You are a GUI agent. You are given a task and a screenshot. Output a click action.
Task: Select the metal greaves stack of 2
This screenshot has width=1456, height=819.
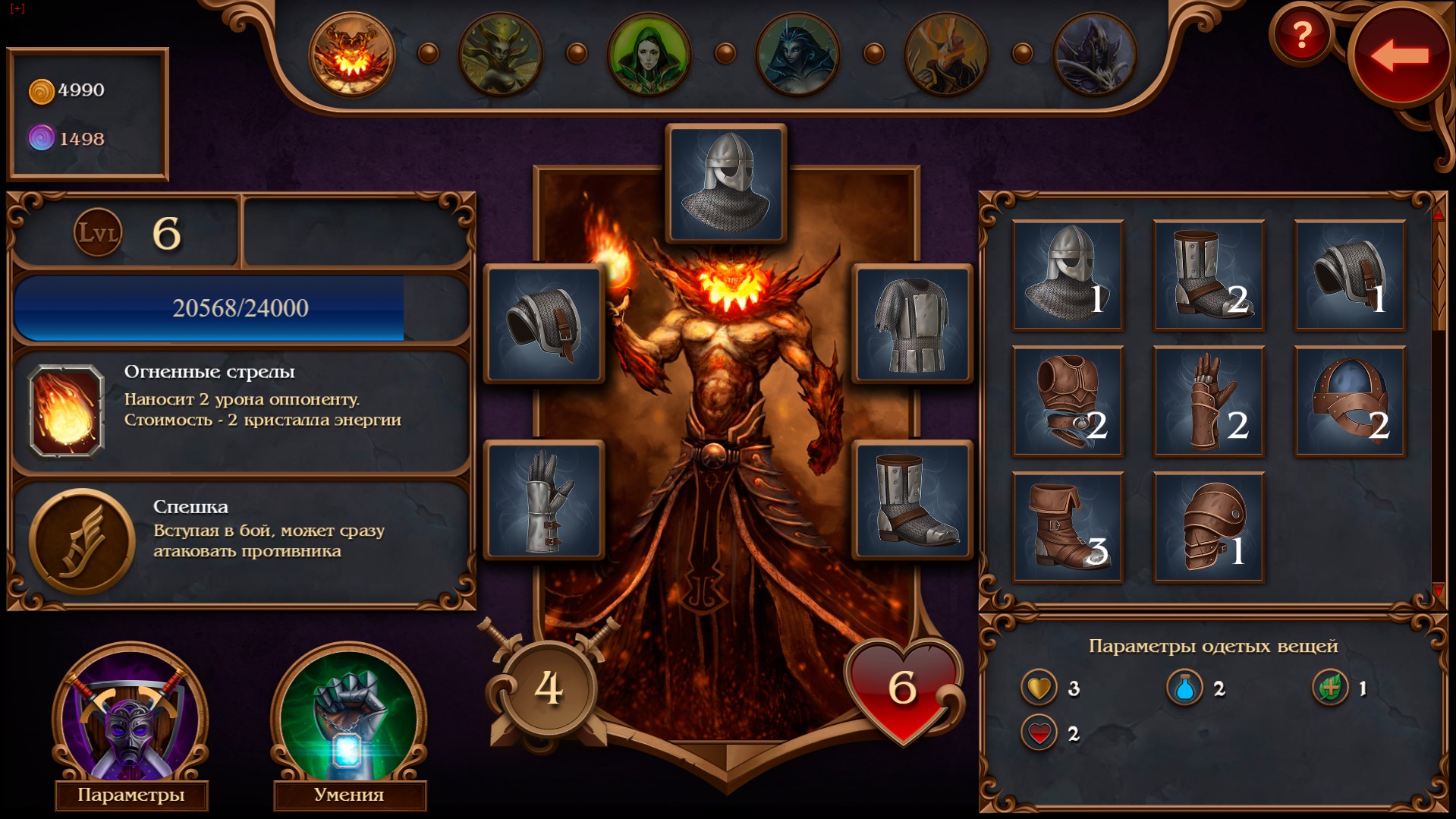point(1208,275)
